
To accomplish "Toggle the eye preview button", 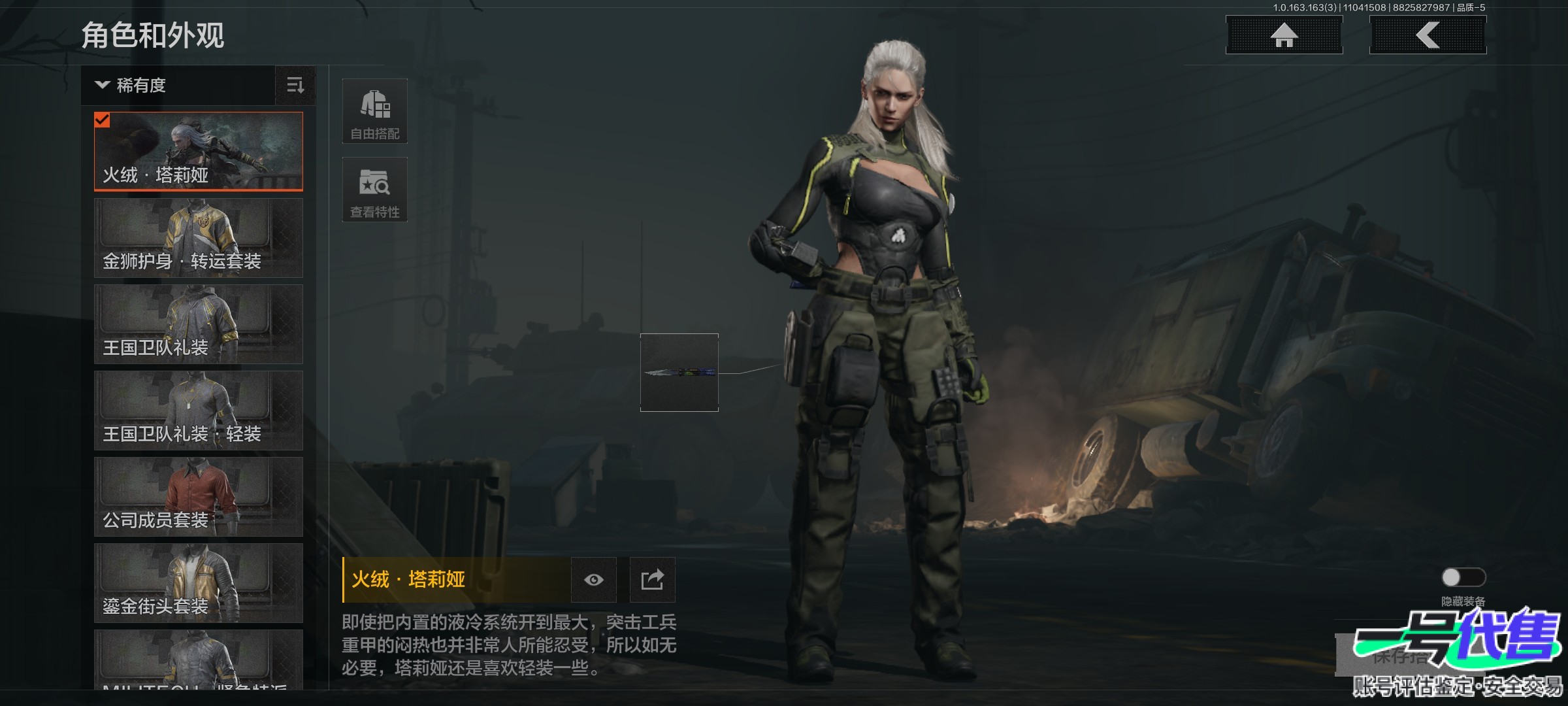I will point(594,580).
